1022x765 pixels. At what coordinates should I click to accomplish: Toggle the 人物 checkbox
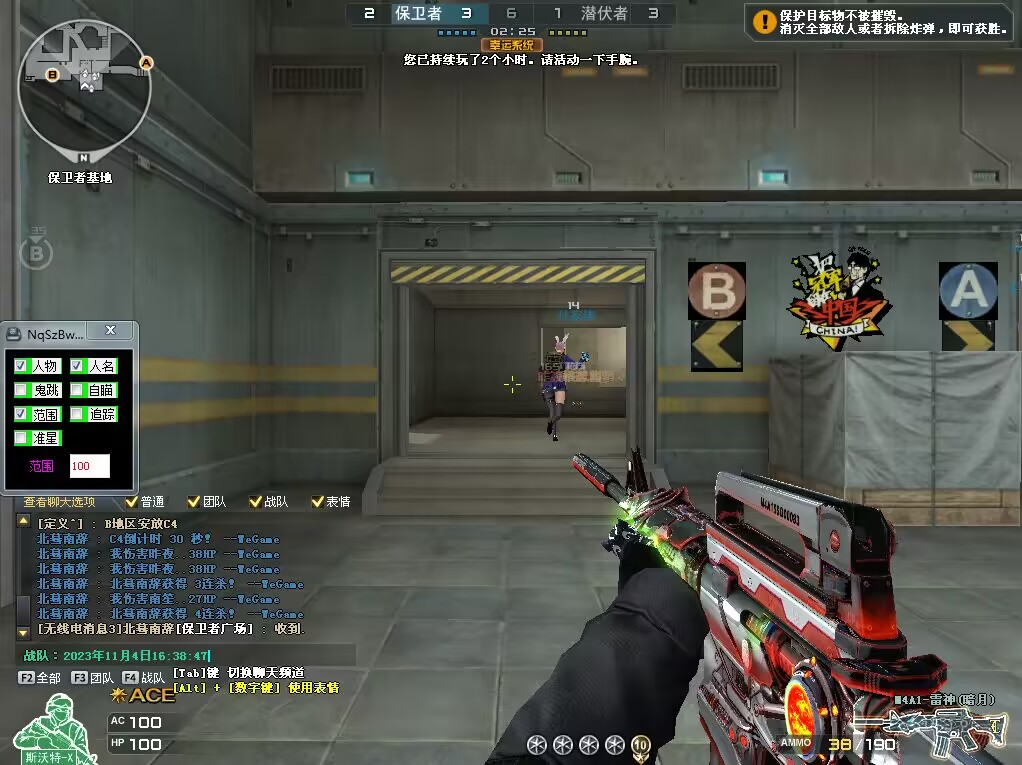click(21, 366)
